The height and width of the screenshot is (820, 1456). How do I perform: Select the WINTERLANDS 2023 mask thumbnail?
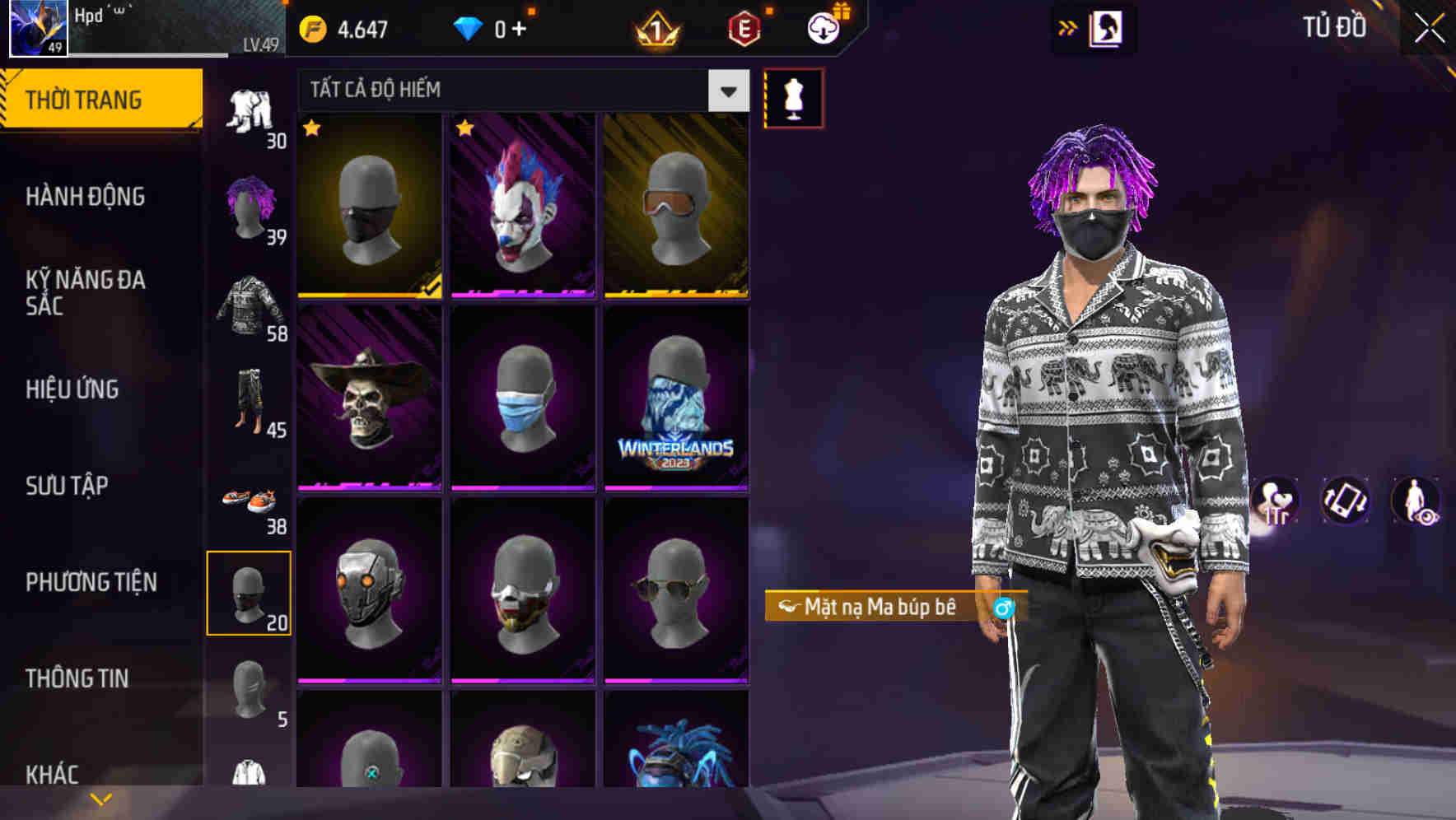click(675, 398)
